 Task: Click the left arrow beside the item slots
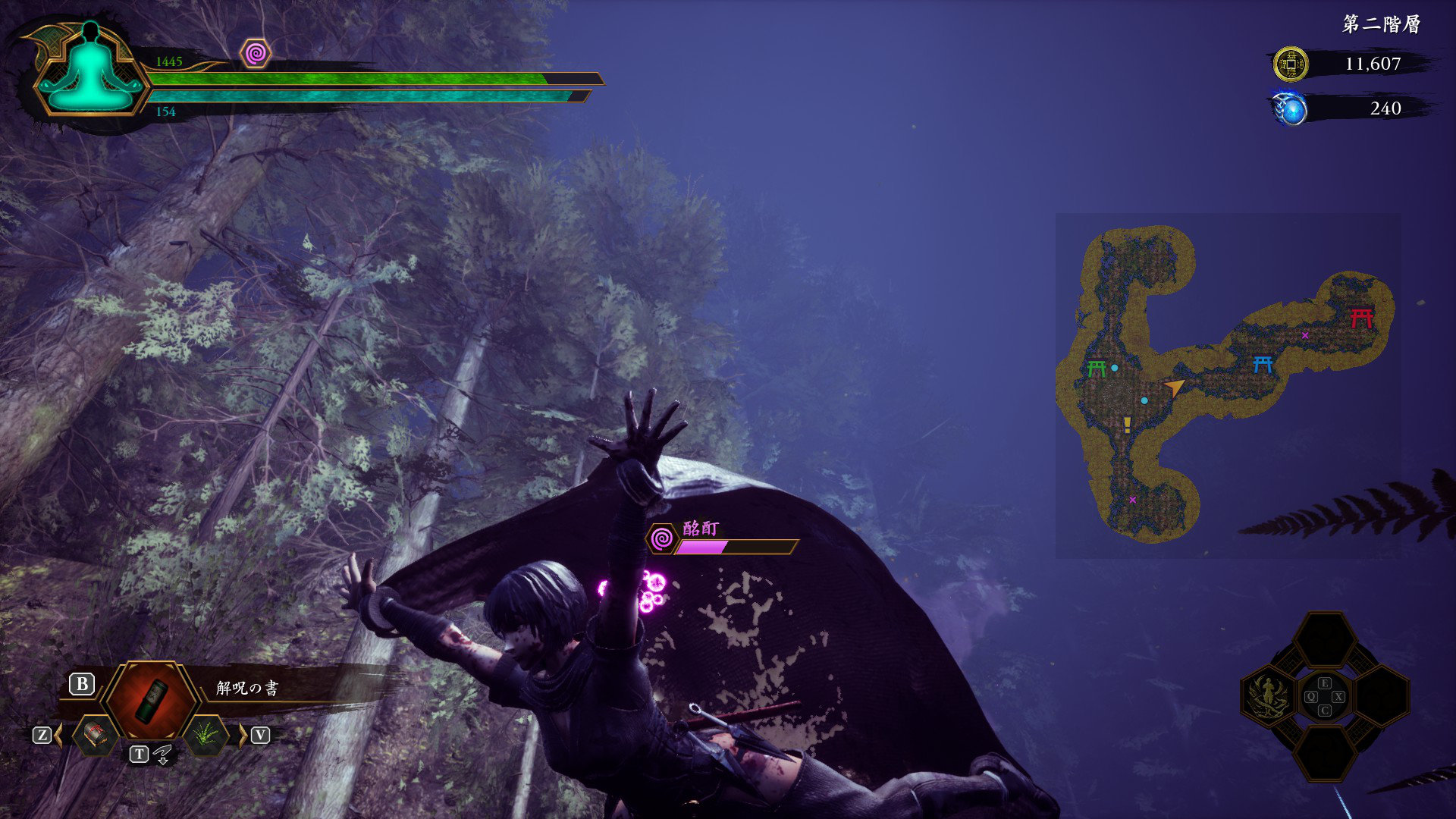pos(58,734)
